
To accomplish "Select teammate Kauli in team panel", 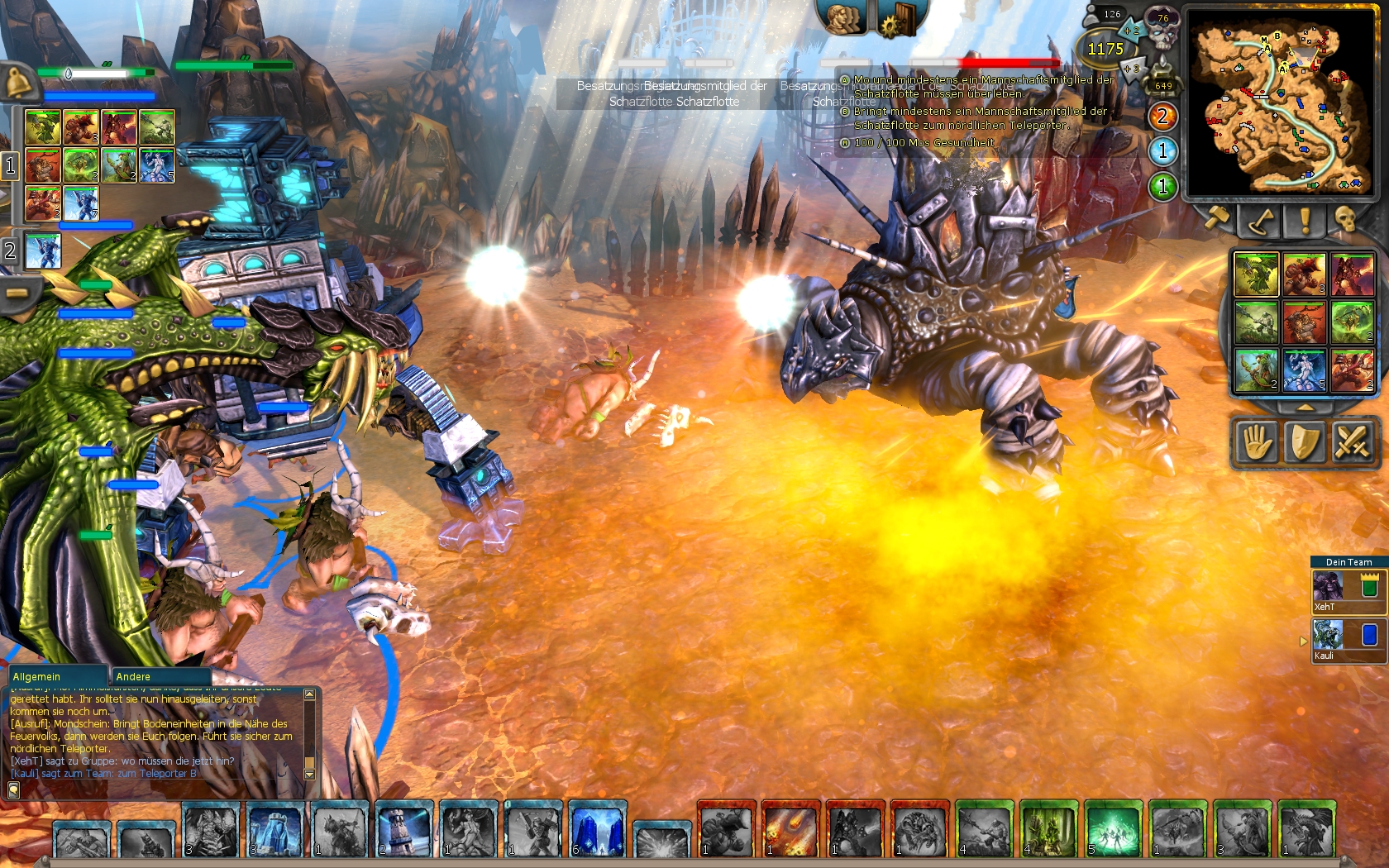I will click(x=1348, y=640).
